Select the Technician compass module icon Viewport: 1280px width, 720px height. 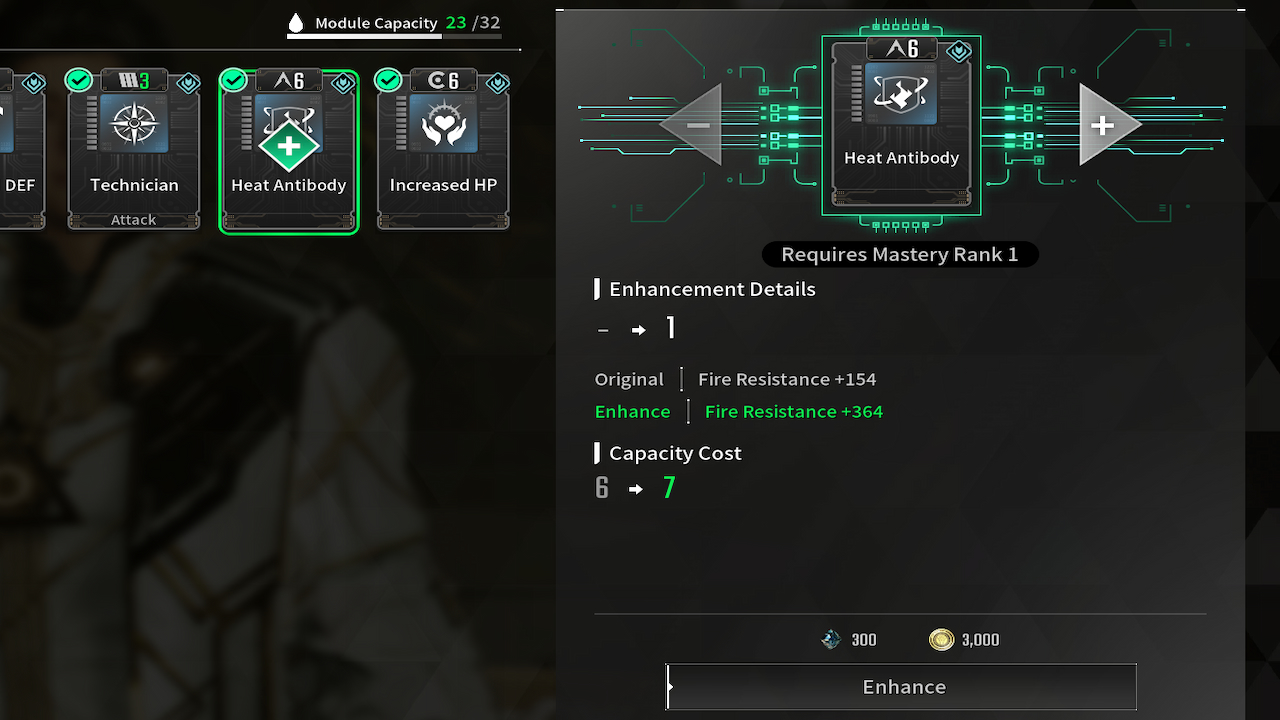[x=133, y=124]
